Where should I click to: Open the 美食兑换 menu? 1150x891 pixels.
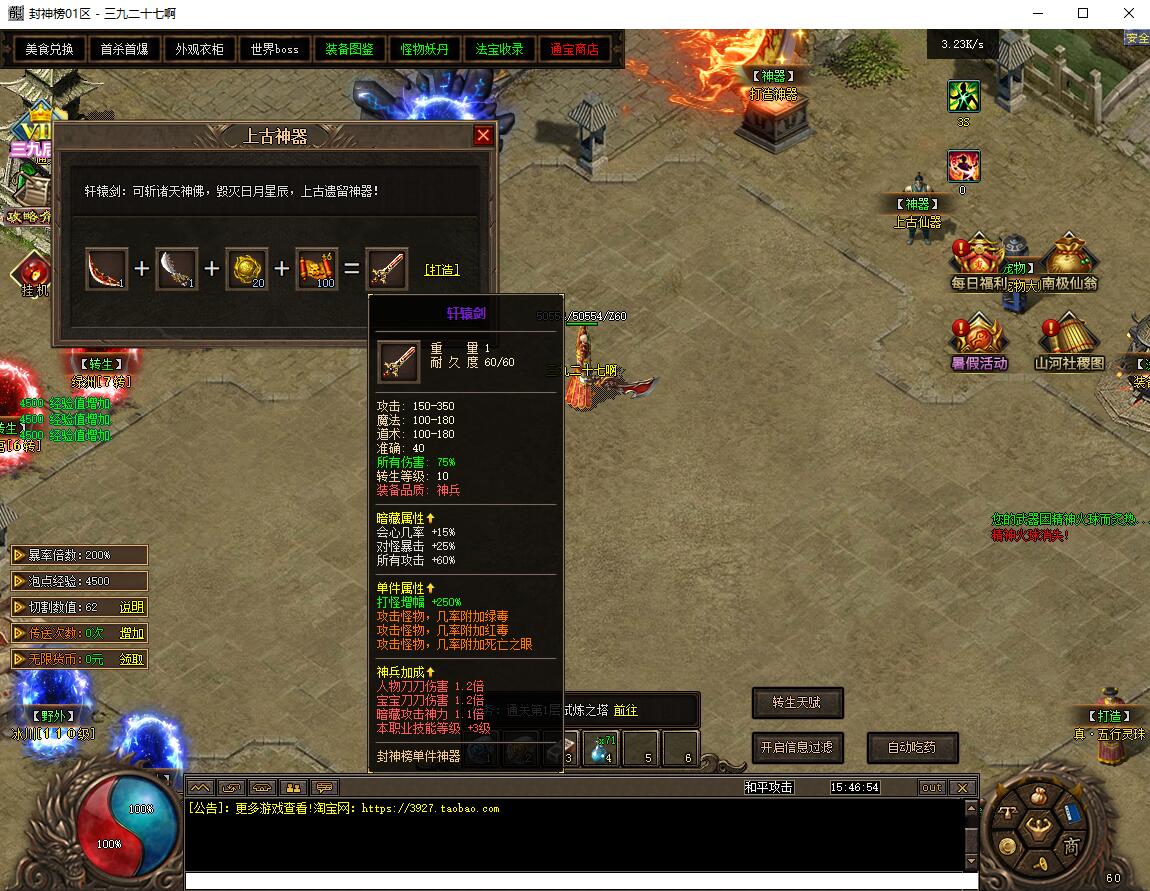pyautogui.click(x=50, y=49)
